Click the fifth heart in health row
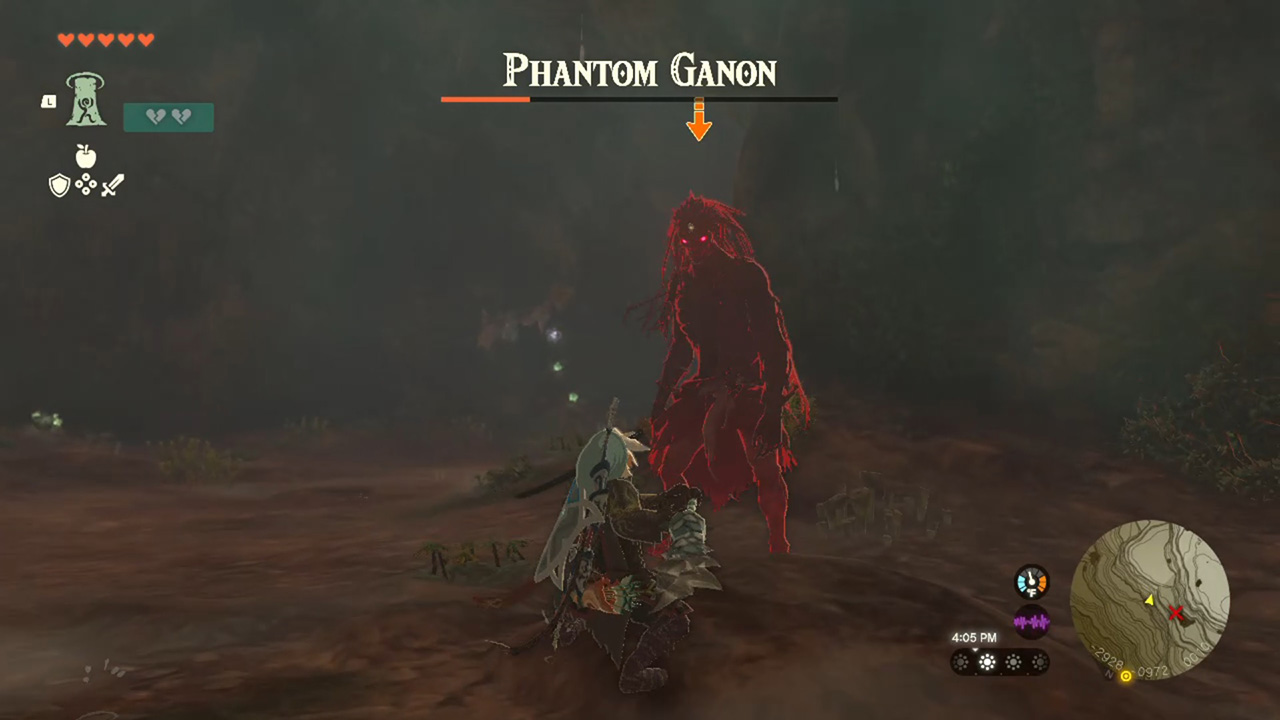The height and width of the screenshot is (720, 1280). click(x=145, y=40)
